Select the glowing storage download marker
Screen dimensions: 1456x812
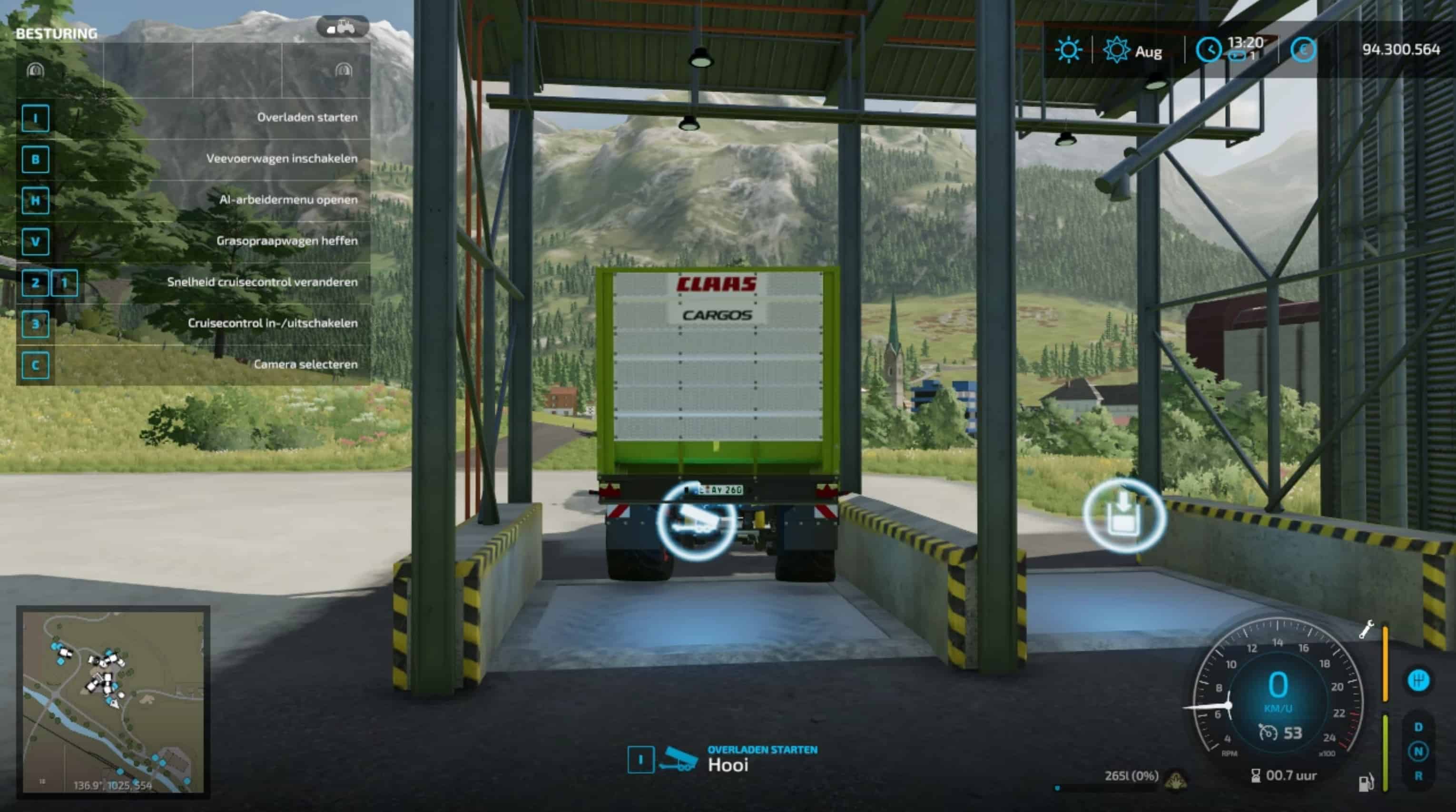click(x=1124, y=515)
